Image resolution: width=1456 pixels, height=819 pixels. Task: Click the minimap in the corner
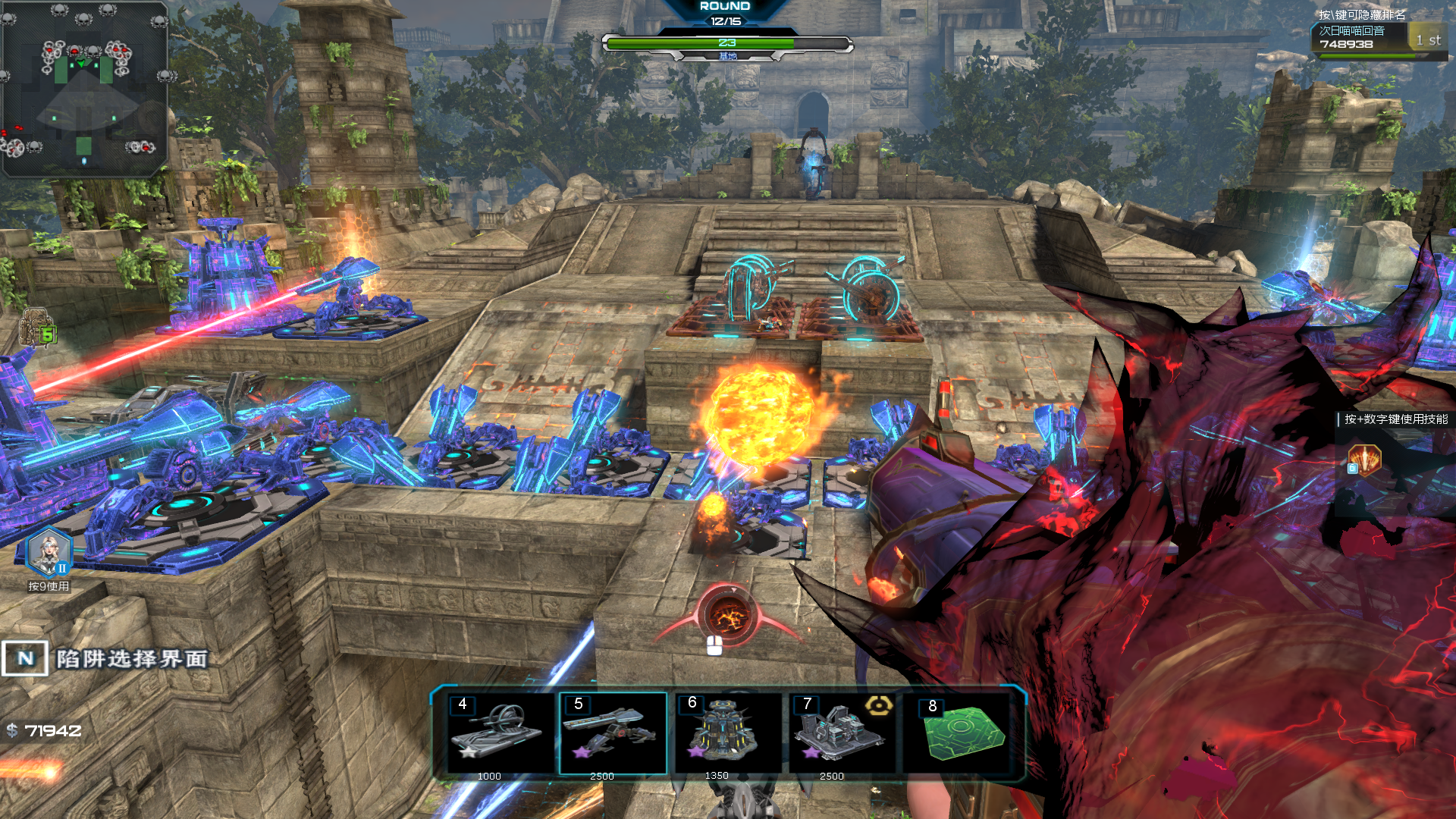point(84,89)
